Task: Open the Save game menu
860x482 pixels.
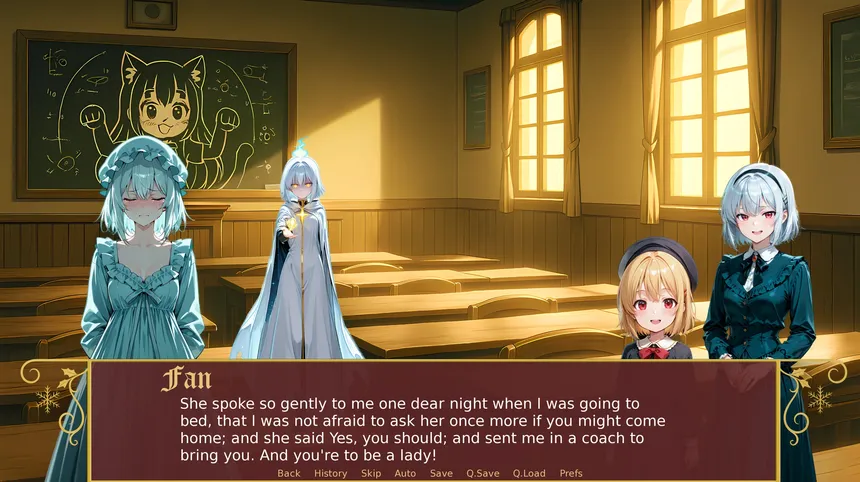Action: click(441, 473)
